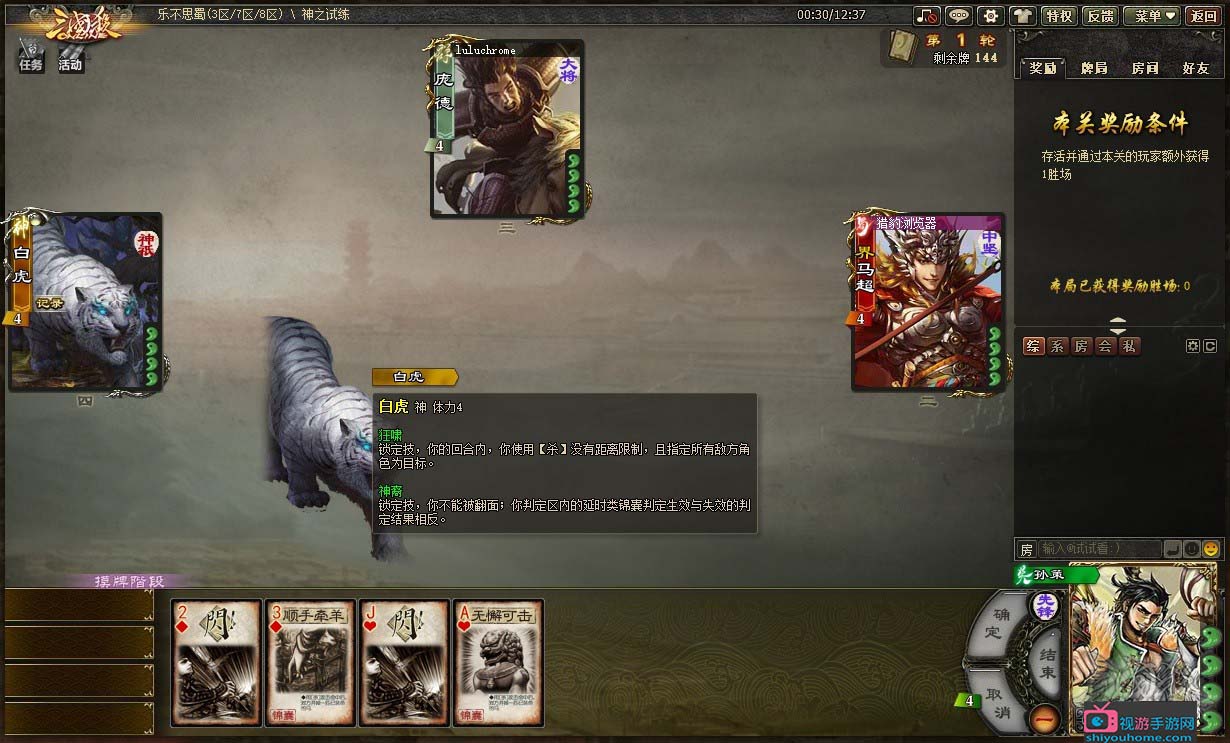Image resolution: width=1230 pixels, height=743 pixels.
Task: Select the 无懈可击 card in hand
Action: (498, 663)
